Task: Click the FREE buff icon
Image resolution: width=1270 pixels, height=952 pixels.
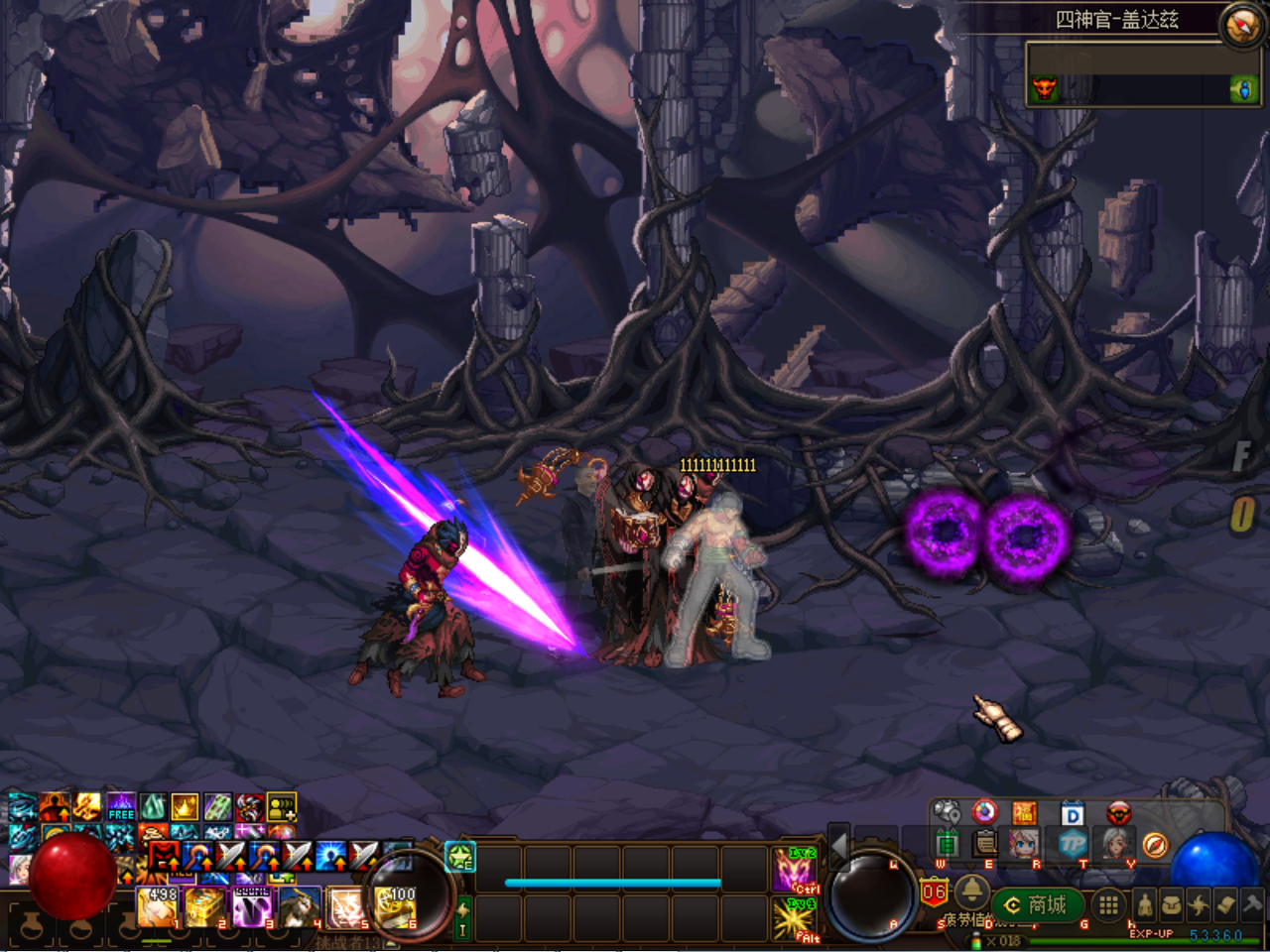Action: [121, 807]
